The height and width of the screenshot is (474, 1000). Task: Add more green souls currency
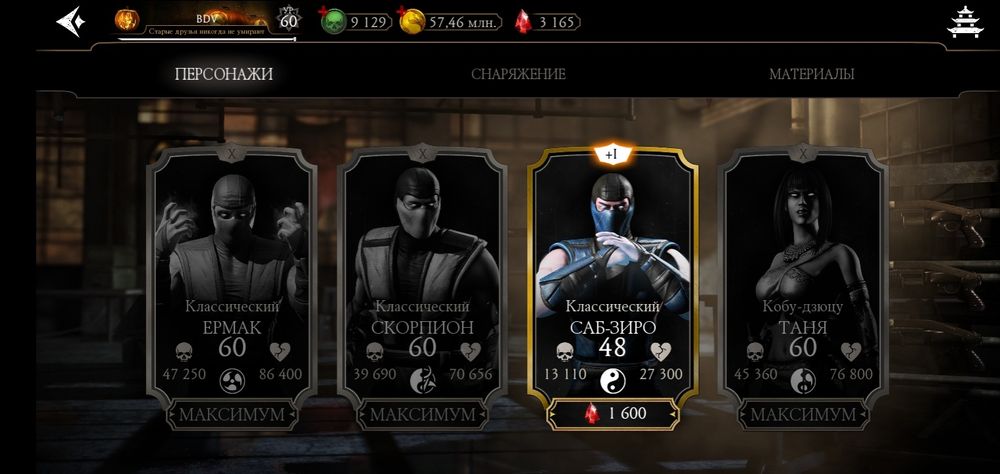coord(356,21)
